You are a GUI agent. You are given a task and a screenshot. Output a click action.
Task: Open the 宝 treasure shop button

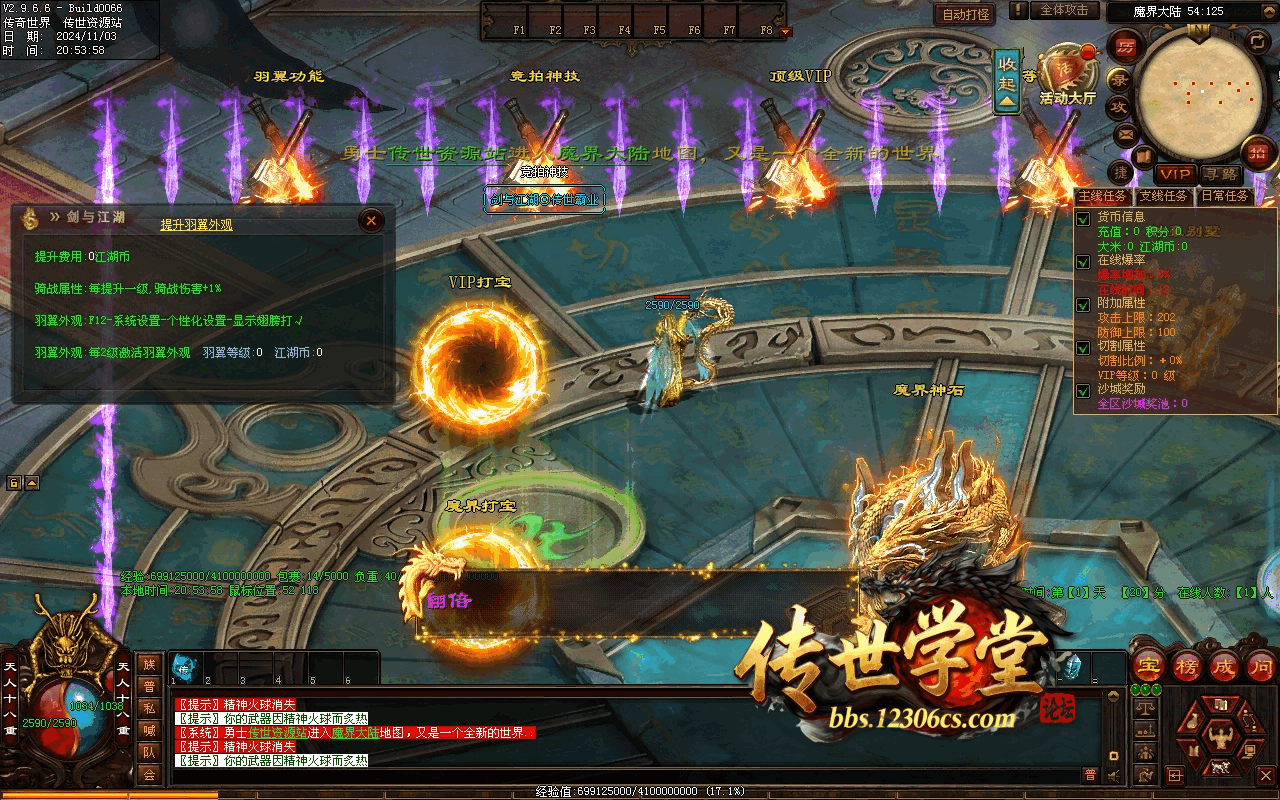pos(1149,666)
